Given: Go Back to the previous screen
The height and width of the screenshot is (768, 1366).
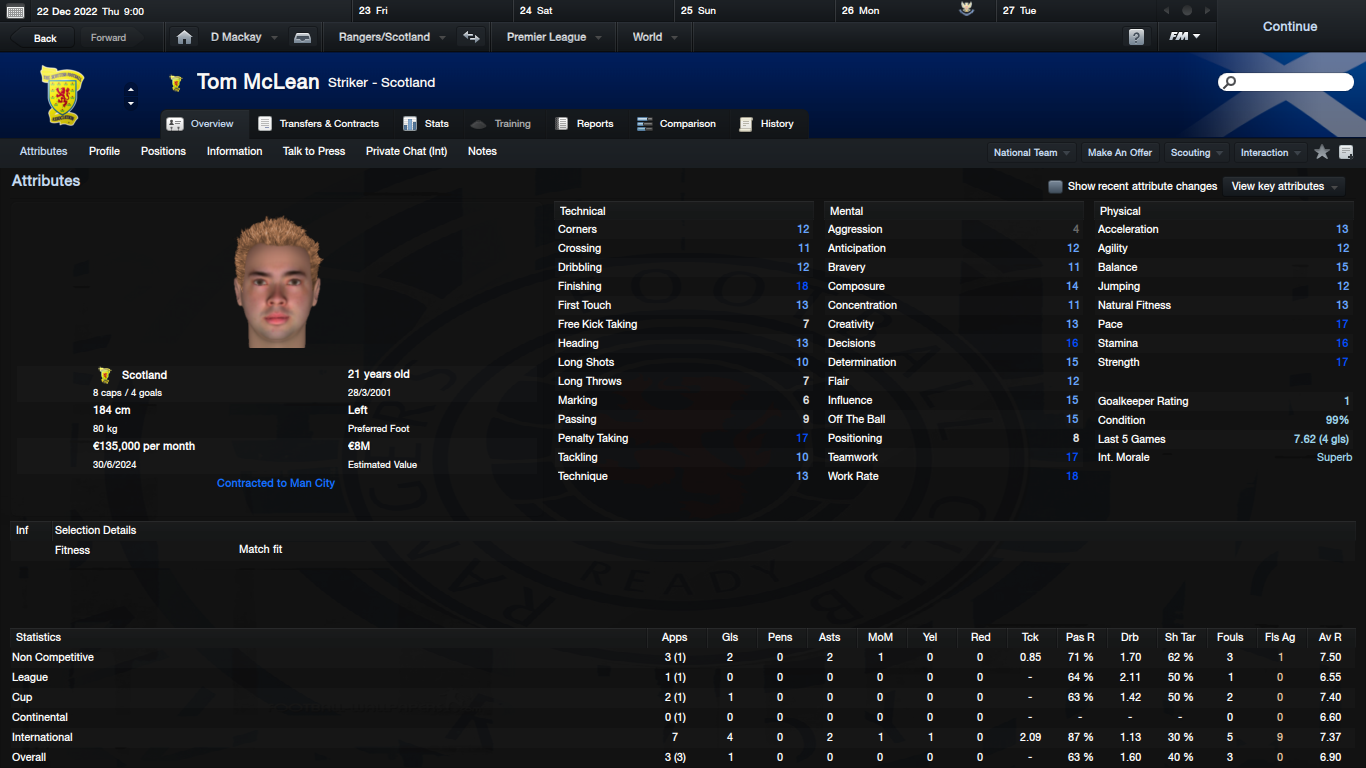Looking at the screenshot, I should [x=45, y=38].
